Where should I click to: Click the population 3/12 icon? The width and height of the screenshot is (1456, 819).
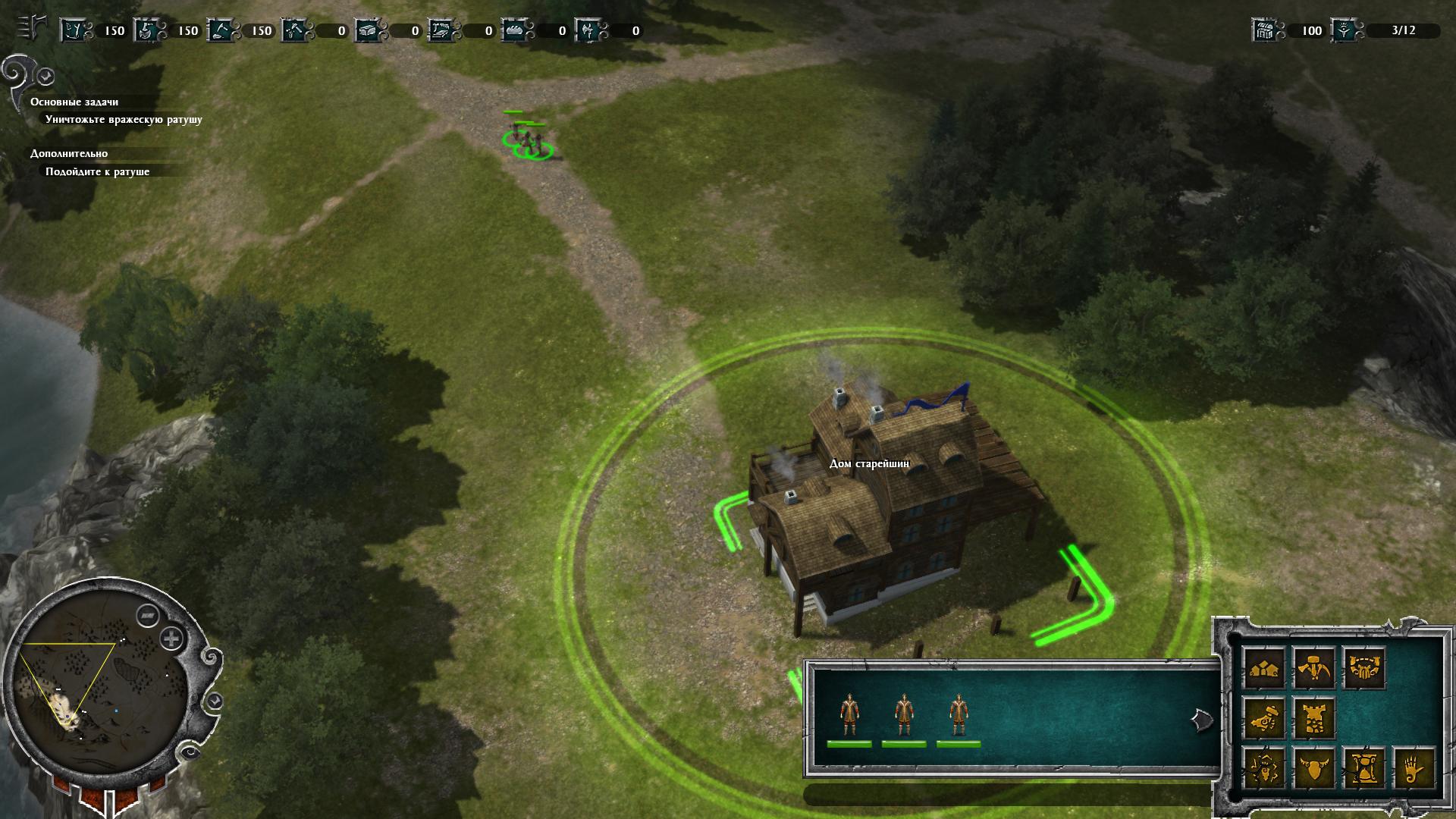pos(1344,30)
